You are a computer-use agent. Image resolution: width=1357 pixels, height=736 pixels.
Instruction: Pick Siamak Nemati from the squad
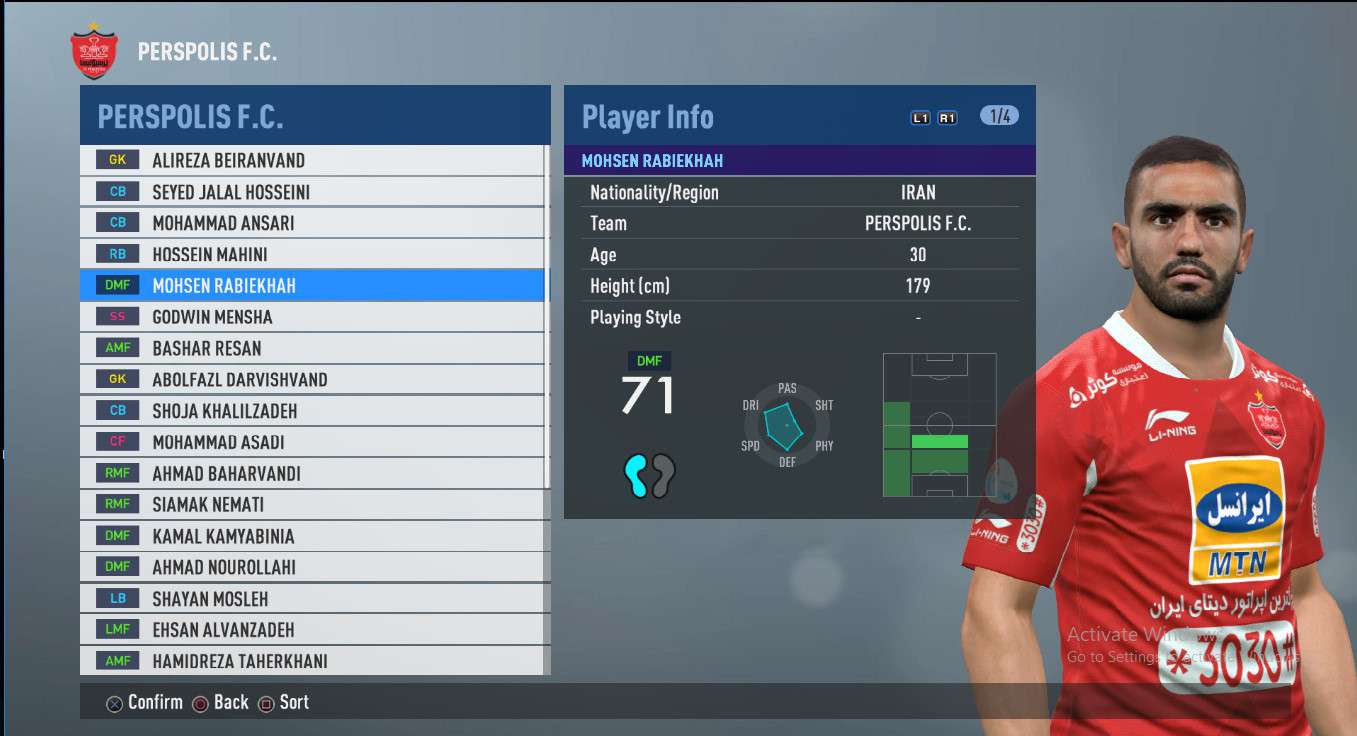[312, 505]
